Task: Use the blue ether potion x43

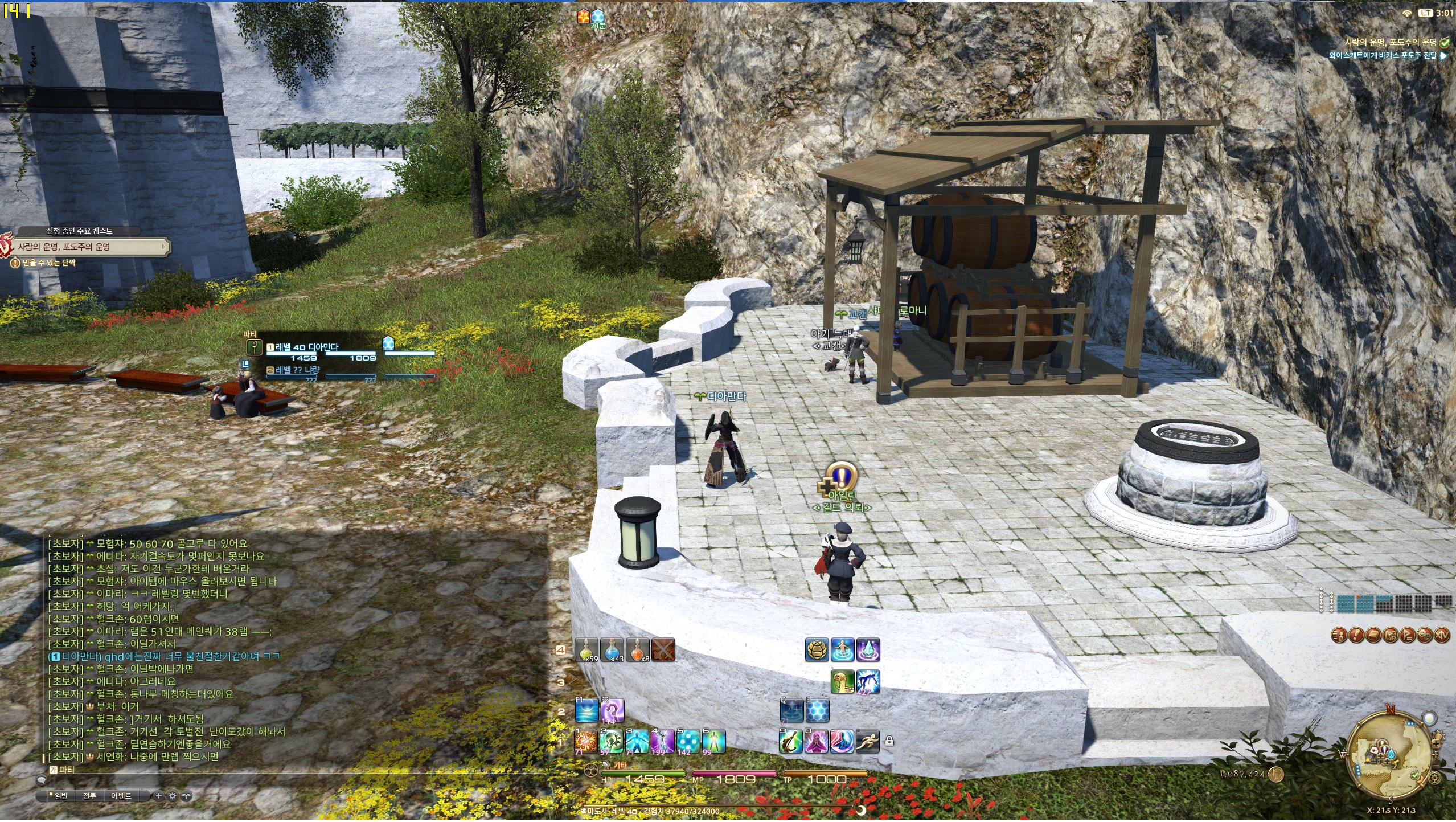Action: tap(612, 650)
